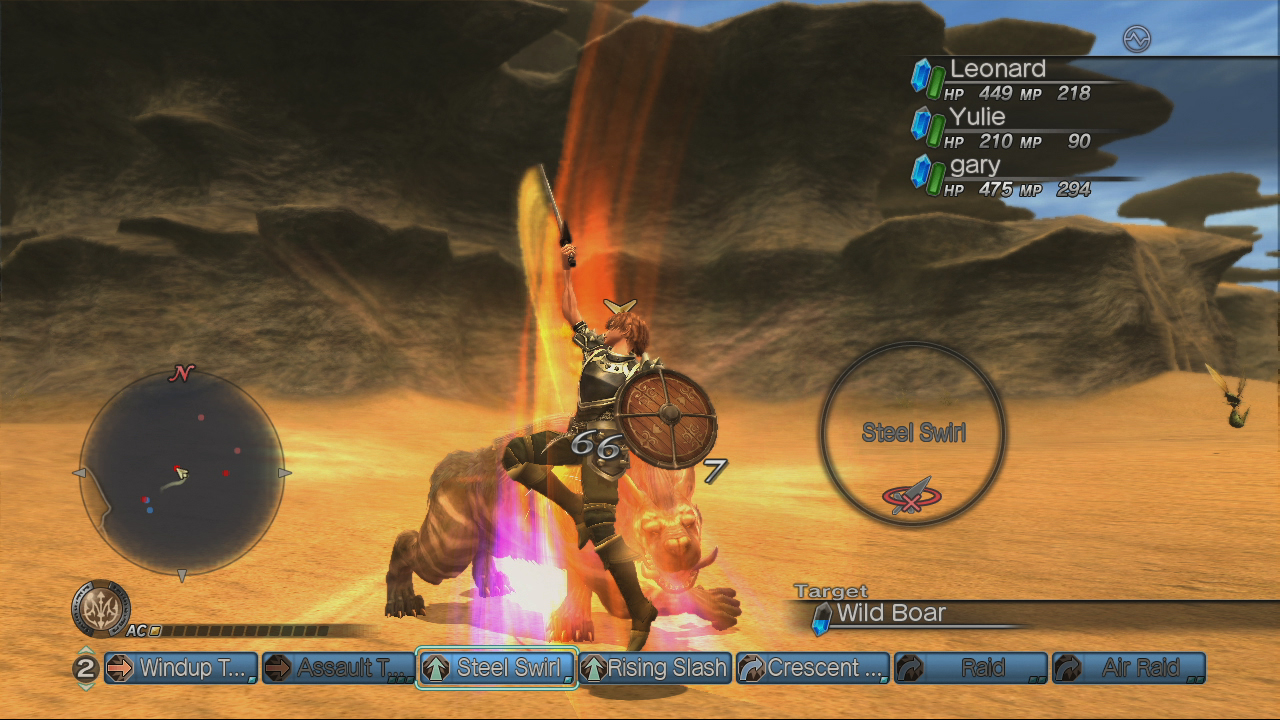Click the Steel Swirl action gauge circle
Screen dimensions: 1280x720
click(913, 433)
